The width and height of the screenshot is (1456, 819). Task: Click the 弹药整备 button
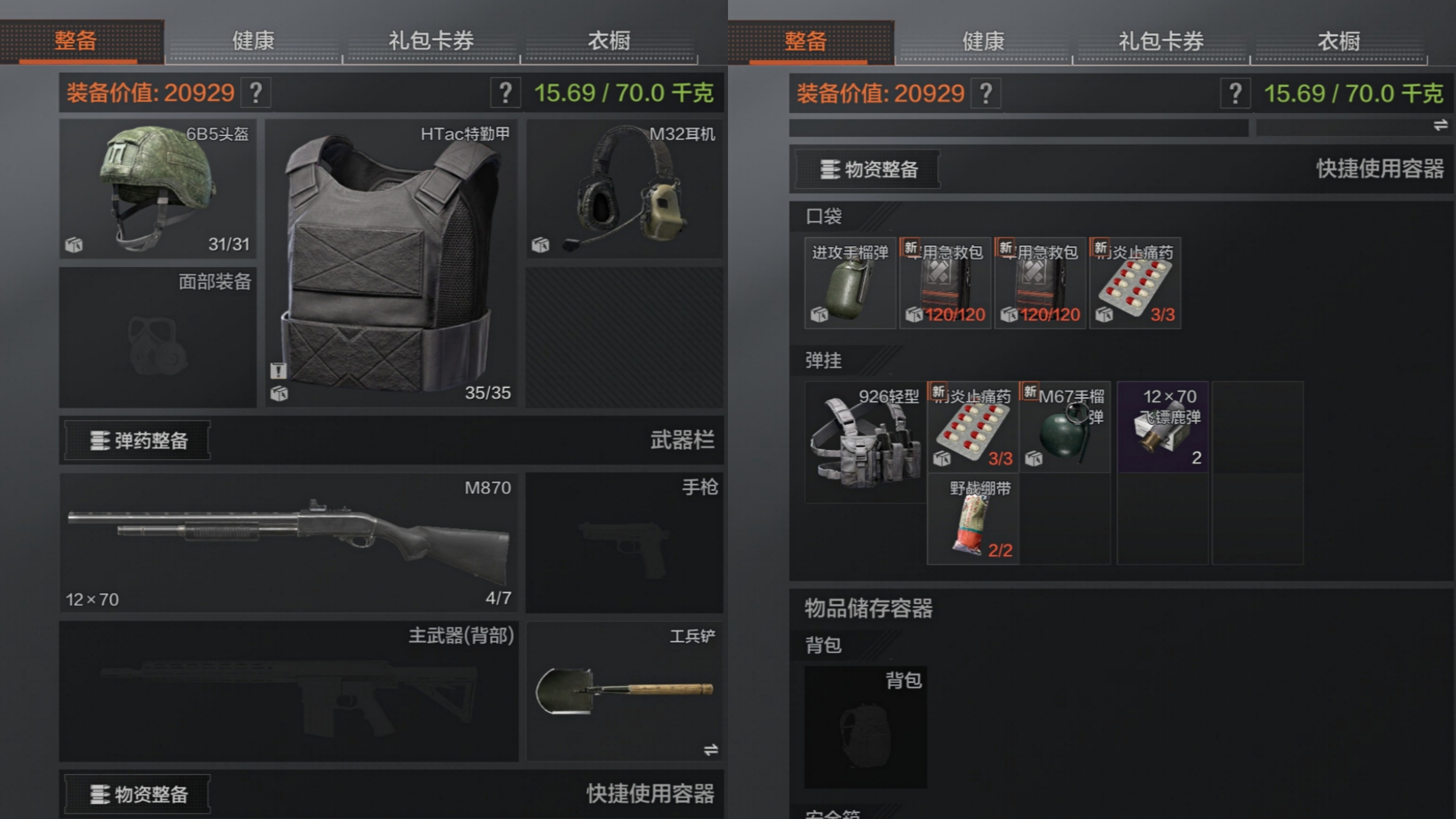click(137, 440)
